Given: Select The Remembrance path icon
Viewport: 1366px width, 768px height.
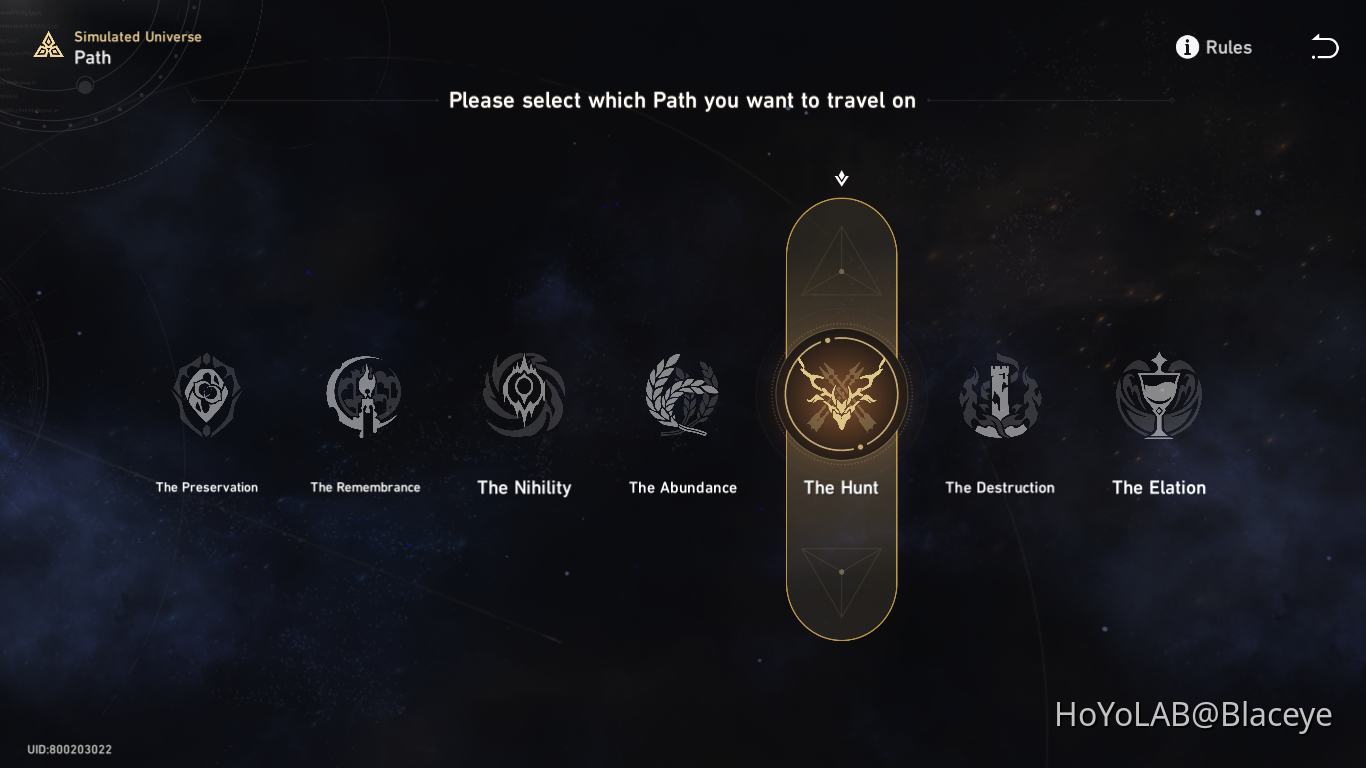Looking at the screenshot, I should point(364,394).
